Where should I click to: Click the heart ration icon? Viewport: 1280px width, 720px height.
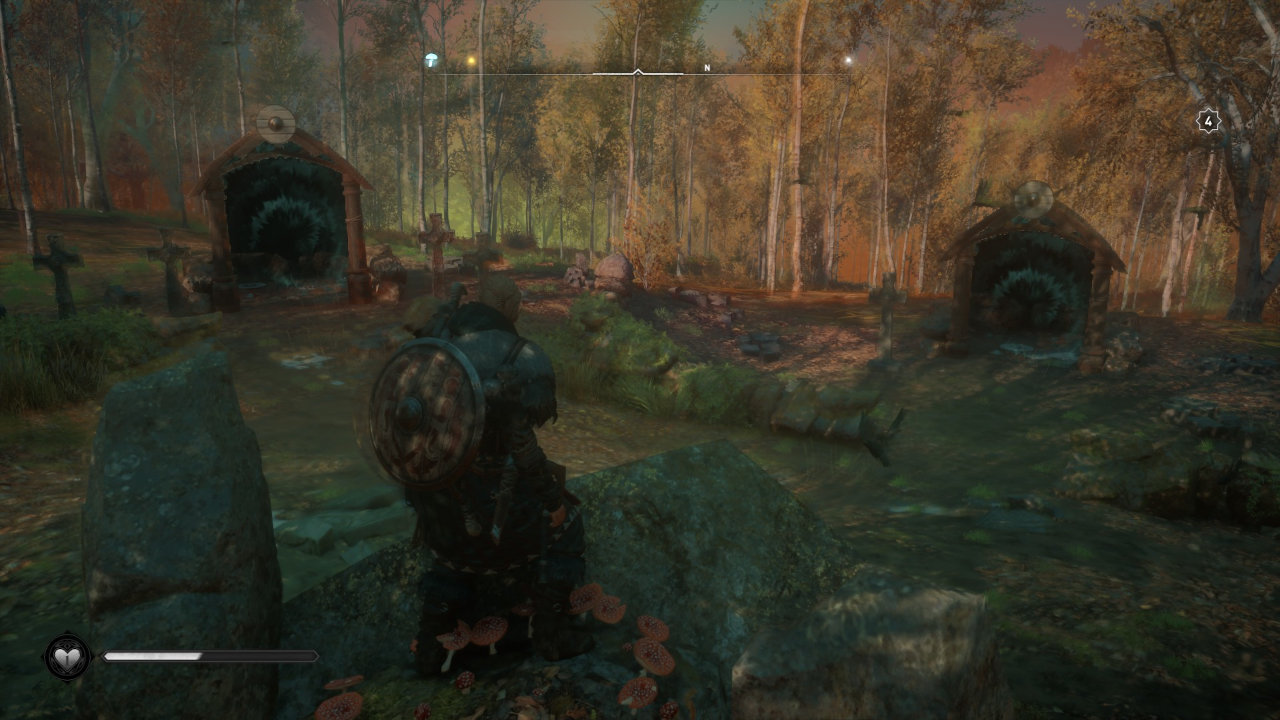67,657
